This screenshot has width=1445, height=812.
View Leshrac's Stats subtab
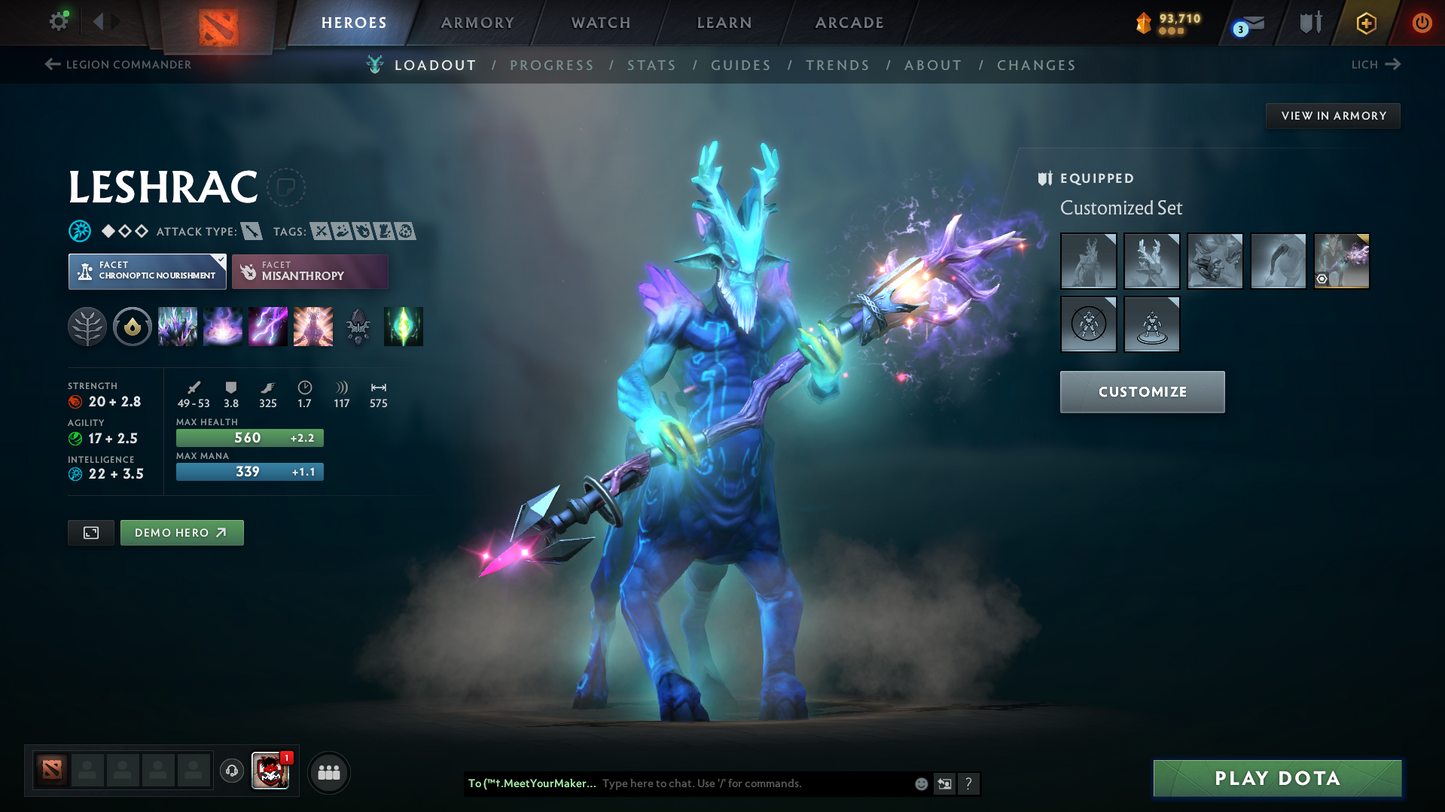point(652,65)
